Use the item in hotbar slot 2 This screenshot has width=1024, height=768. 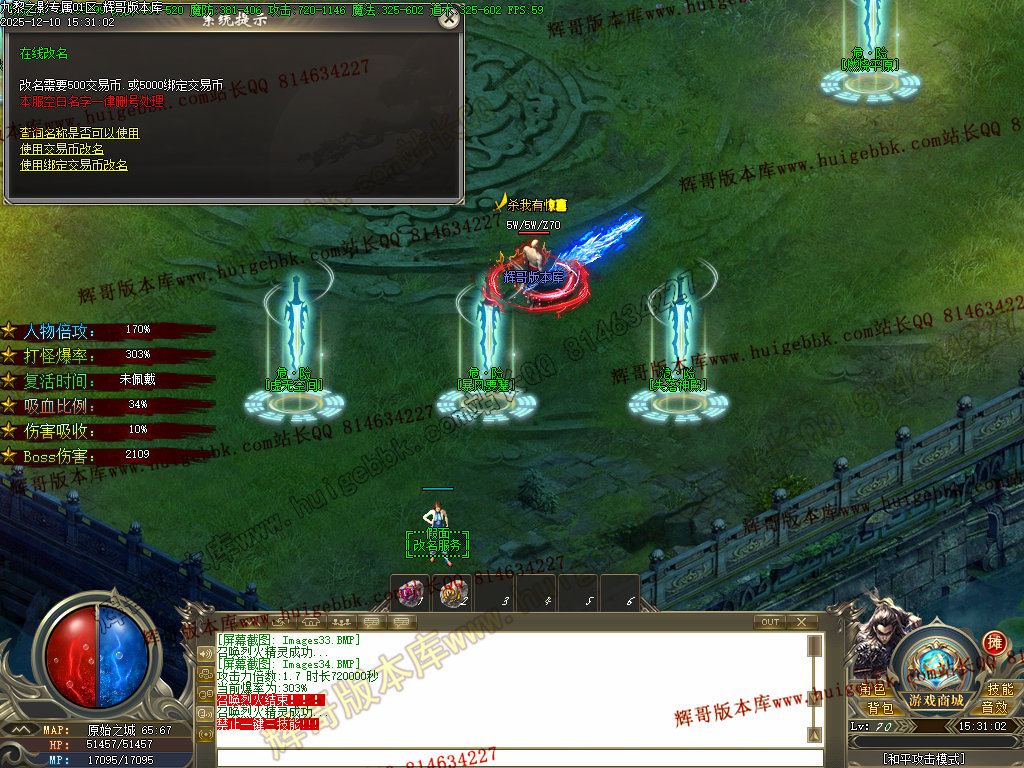(452, 594)
